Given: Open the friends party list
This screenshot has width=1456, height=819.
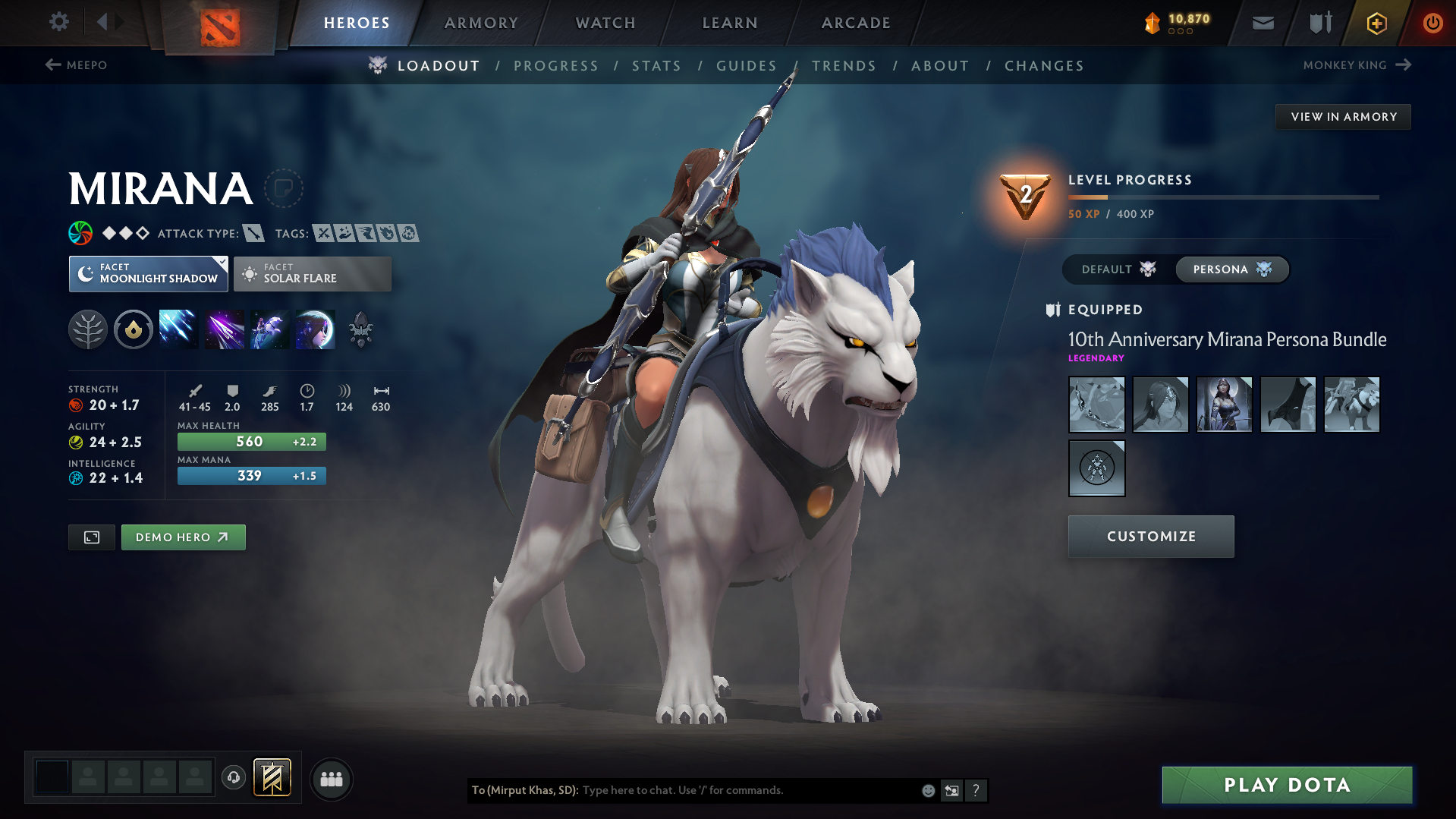Looking at the screenshot, I should (x=332, y=779).
